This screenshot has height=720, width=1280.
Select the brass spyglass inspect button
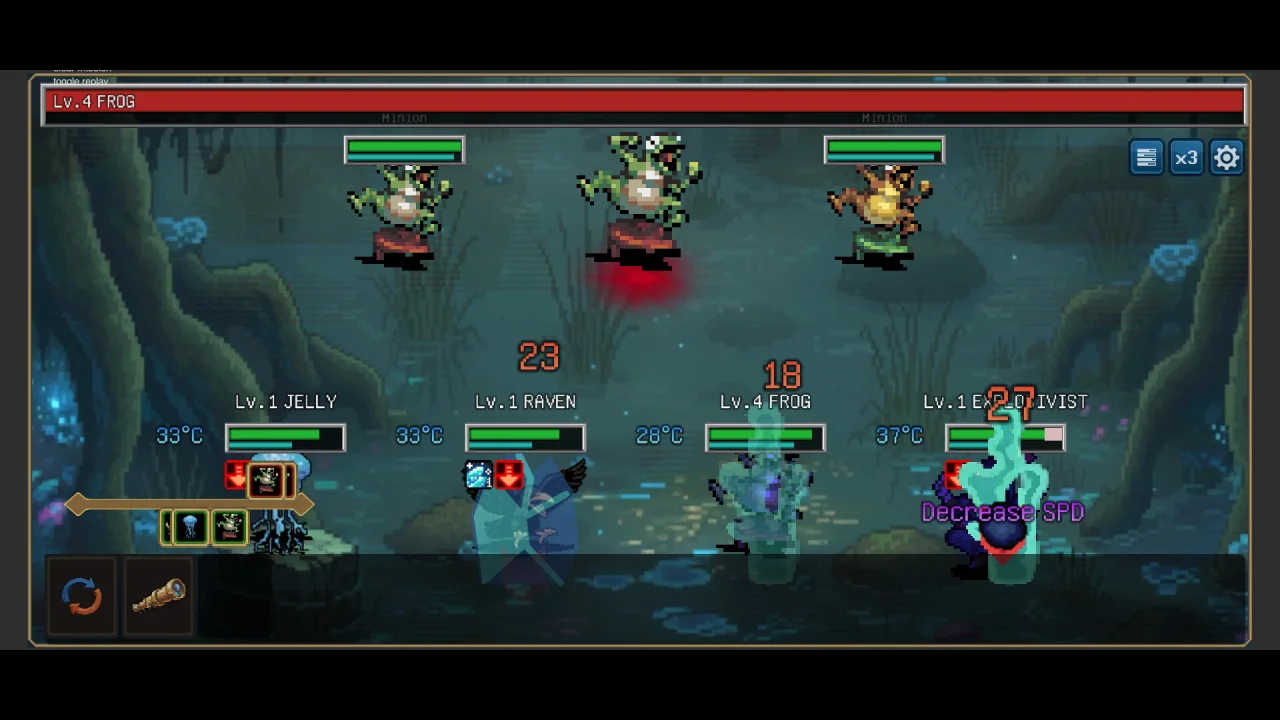(158, 597)
